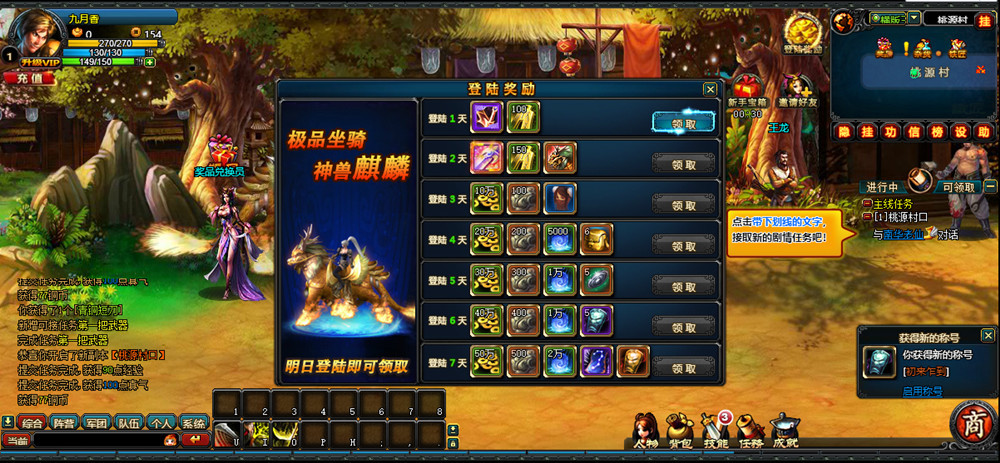Open the 设 settings button under minimap

959,132
